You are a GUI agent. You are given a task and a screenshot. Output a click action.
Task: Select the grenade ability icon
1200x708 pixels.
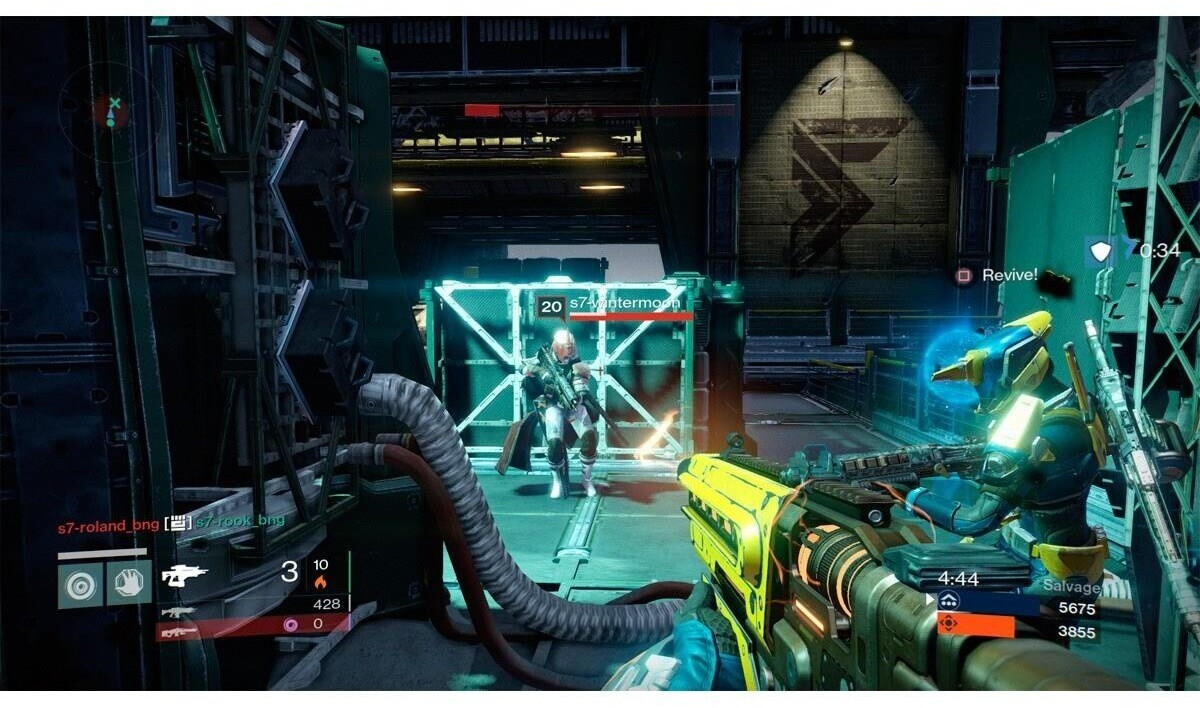79,582
